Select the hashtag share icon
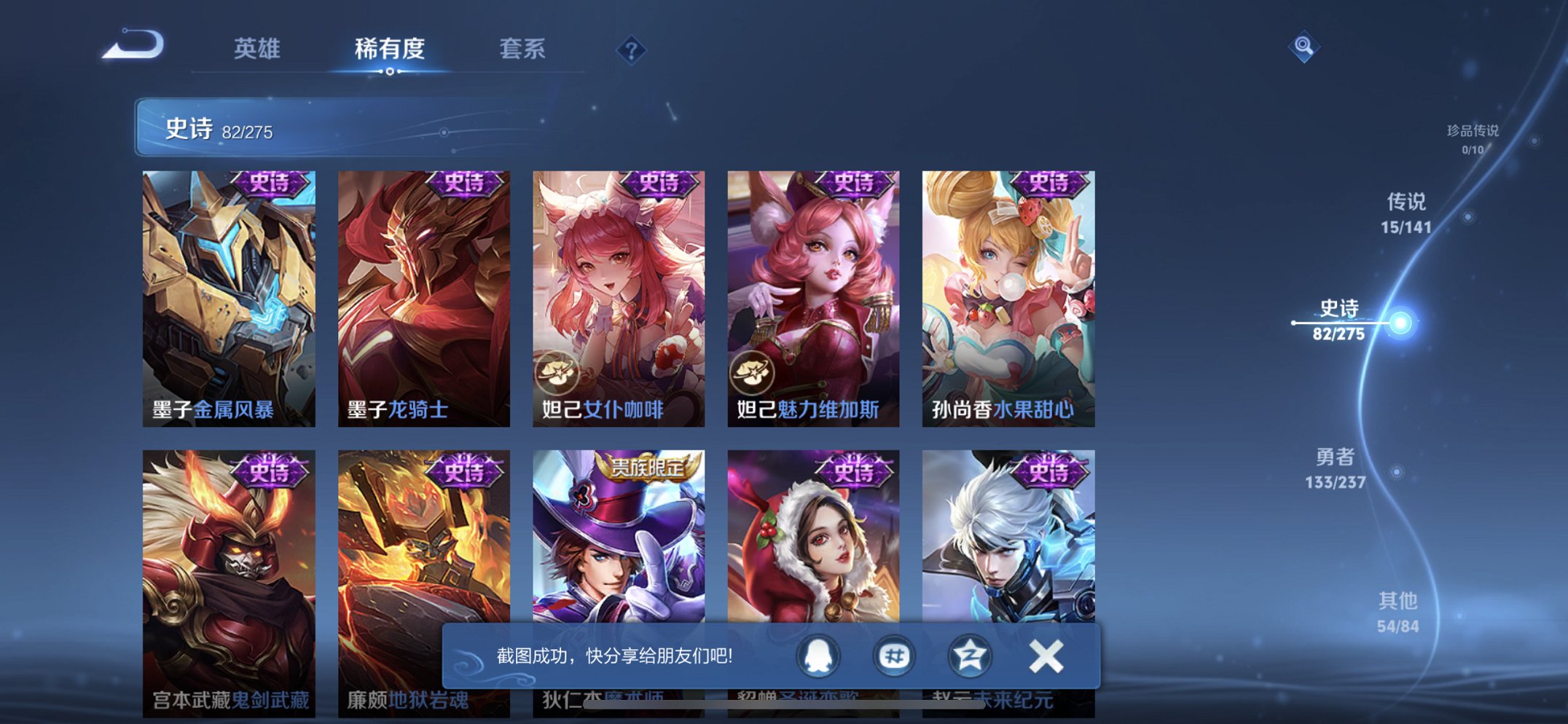 (x=894, y=655)
